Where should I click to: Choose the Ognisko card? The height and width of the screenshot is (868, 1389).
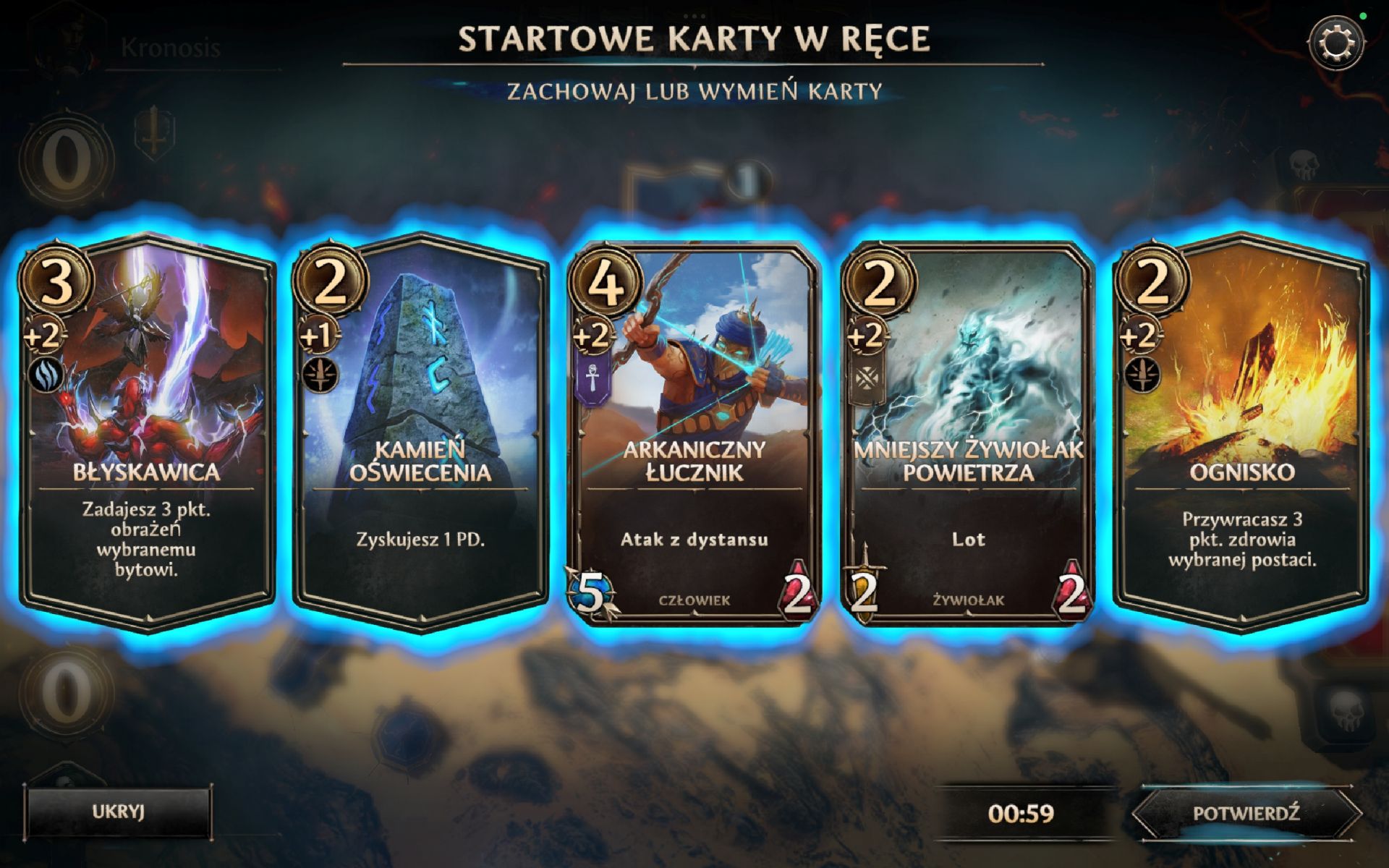[1241, 434]
